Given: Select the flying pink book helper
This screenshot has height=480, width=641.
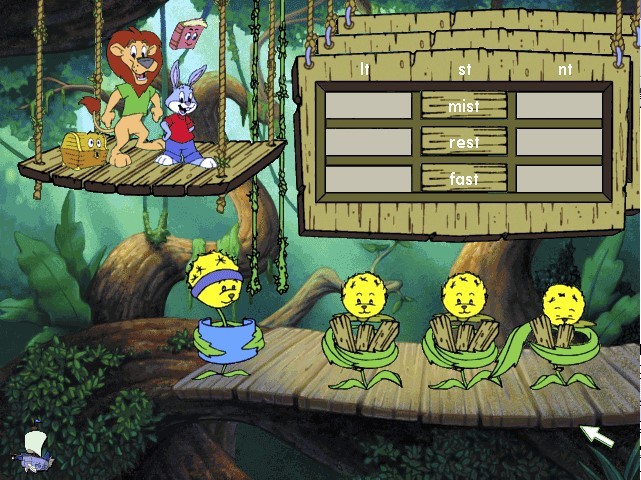Looking at the screenshot, I should 185,35.
